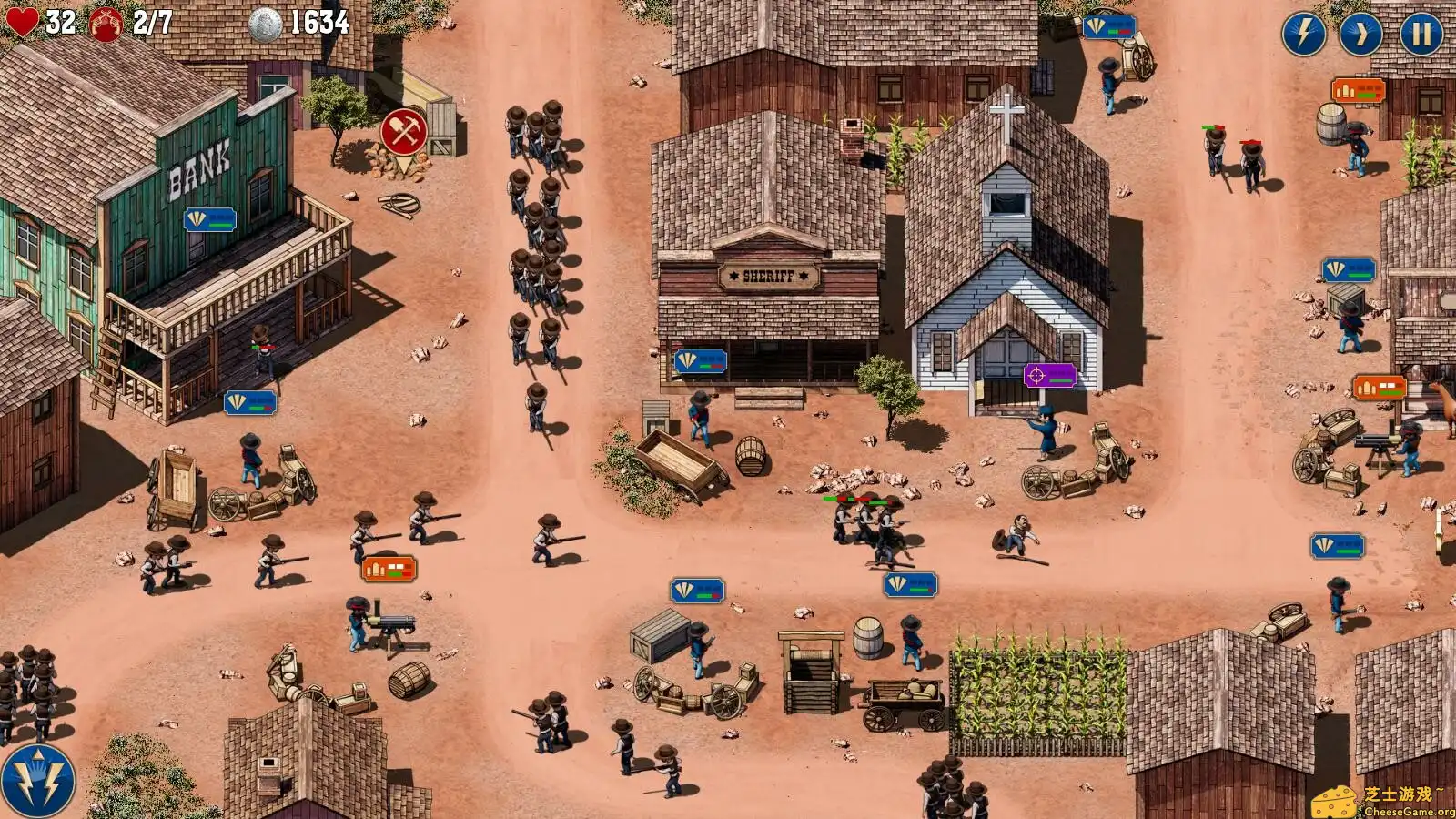
Task: Click the gem badge beside the Sheriff office
Action: pos(700,360)
